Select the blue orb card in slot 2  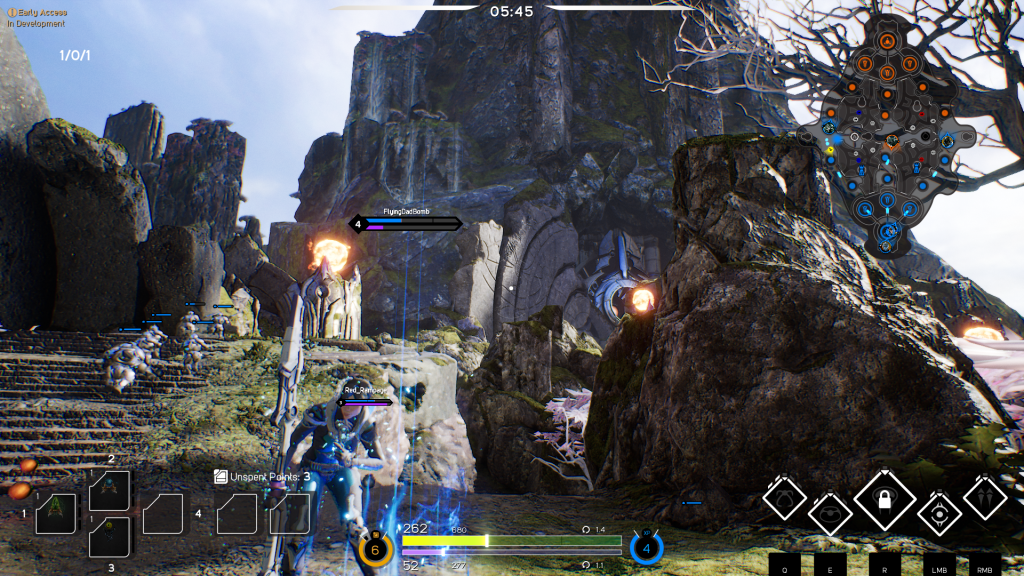pos(109,490)
